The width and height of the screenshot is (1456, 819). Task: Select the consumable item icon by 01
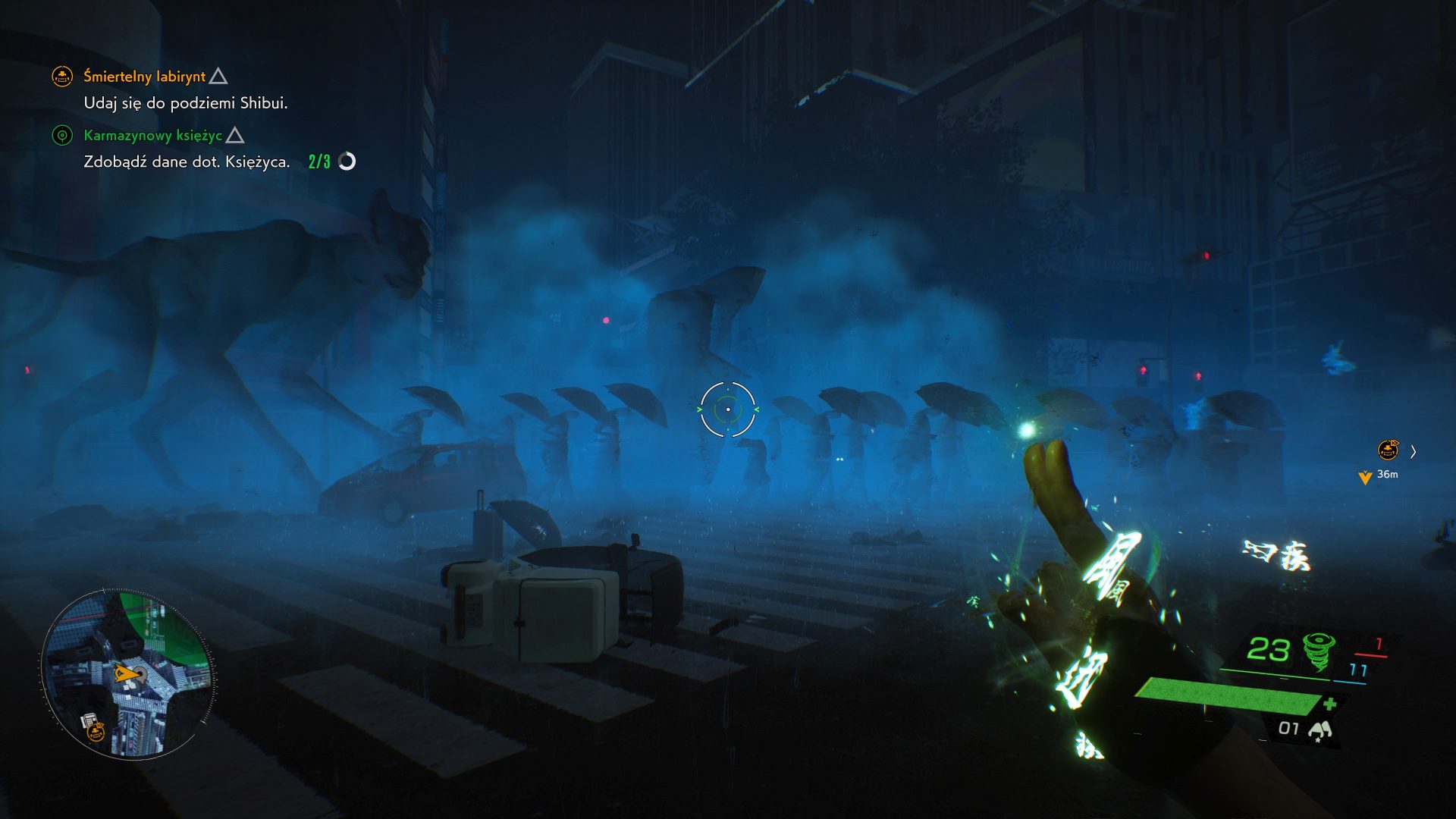point(1320,730)
